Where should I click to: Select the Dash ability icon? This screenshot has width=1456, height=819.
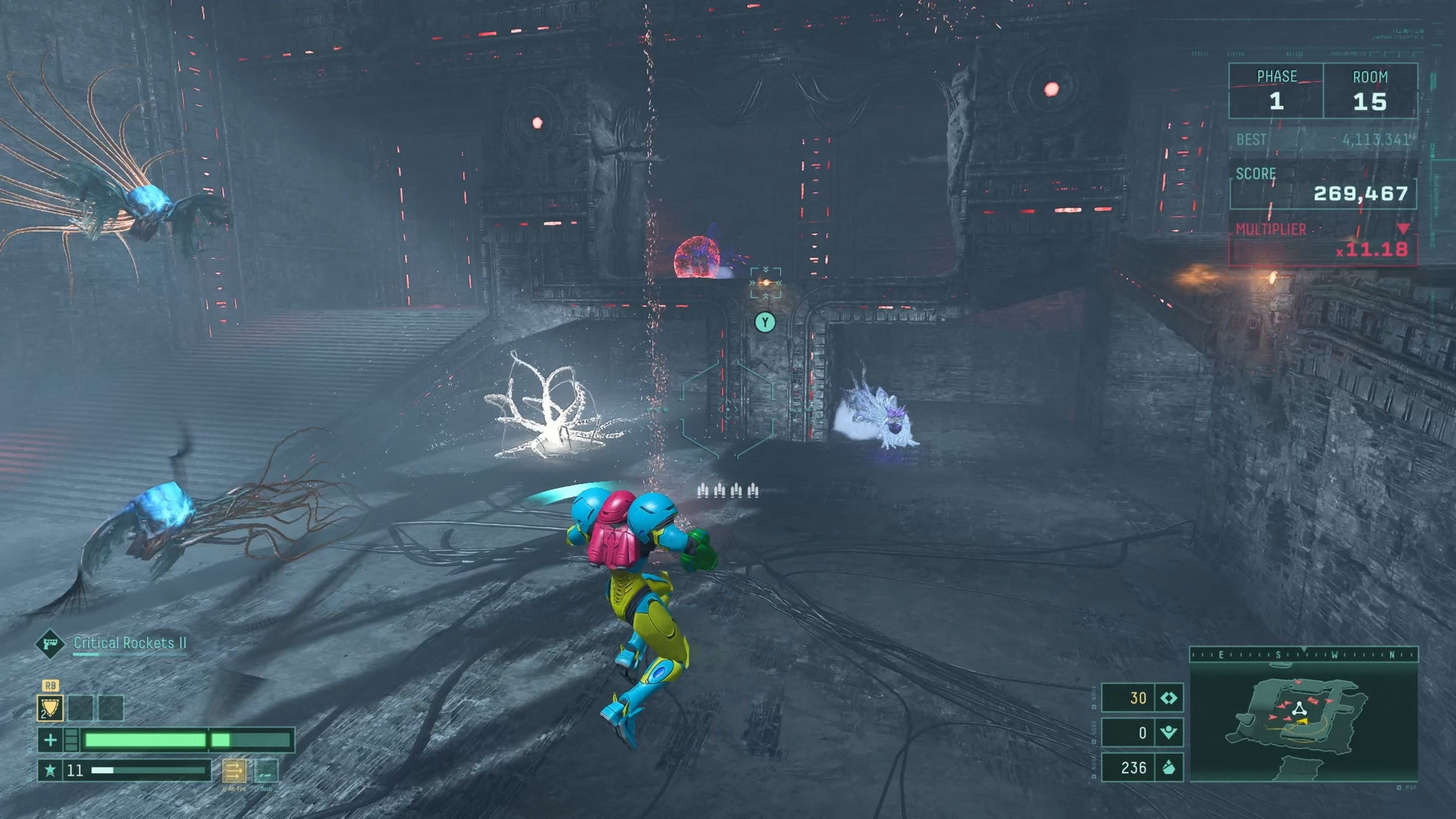[266, 770]
